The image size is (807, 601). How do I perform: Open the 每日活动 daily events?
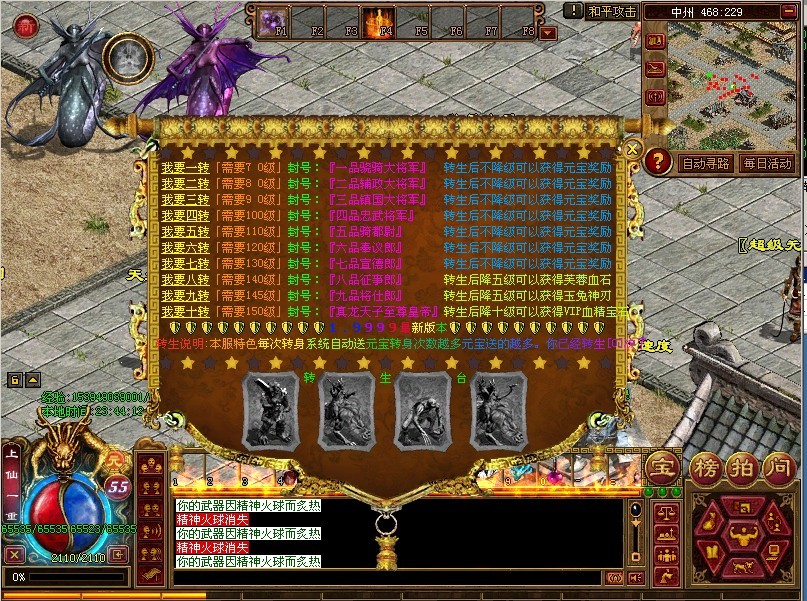click(x=768, y=163)
